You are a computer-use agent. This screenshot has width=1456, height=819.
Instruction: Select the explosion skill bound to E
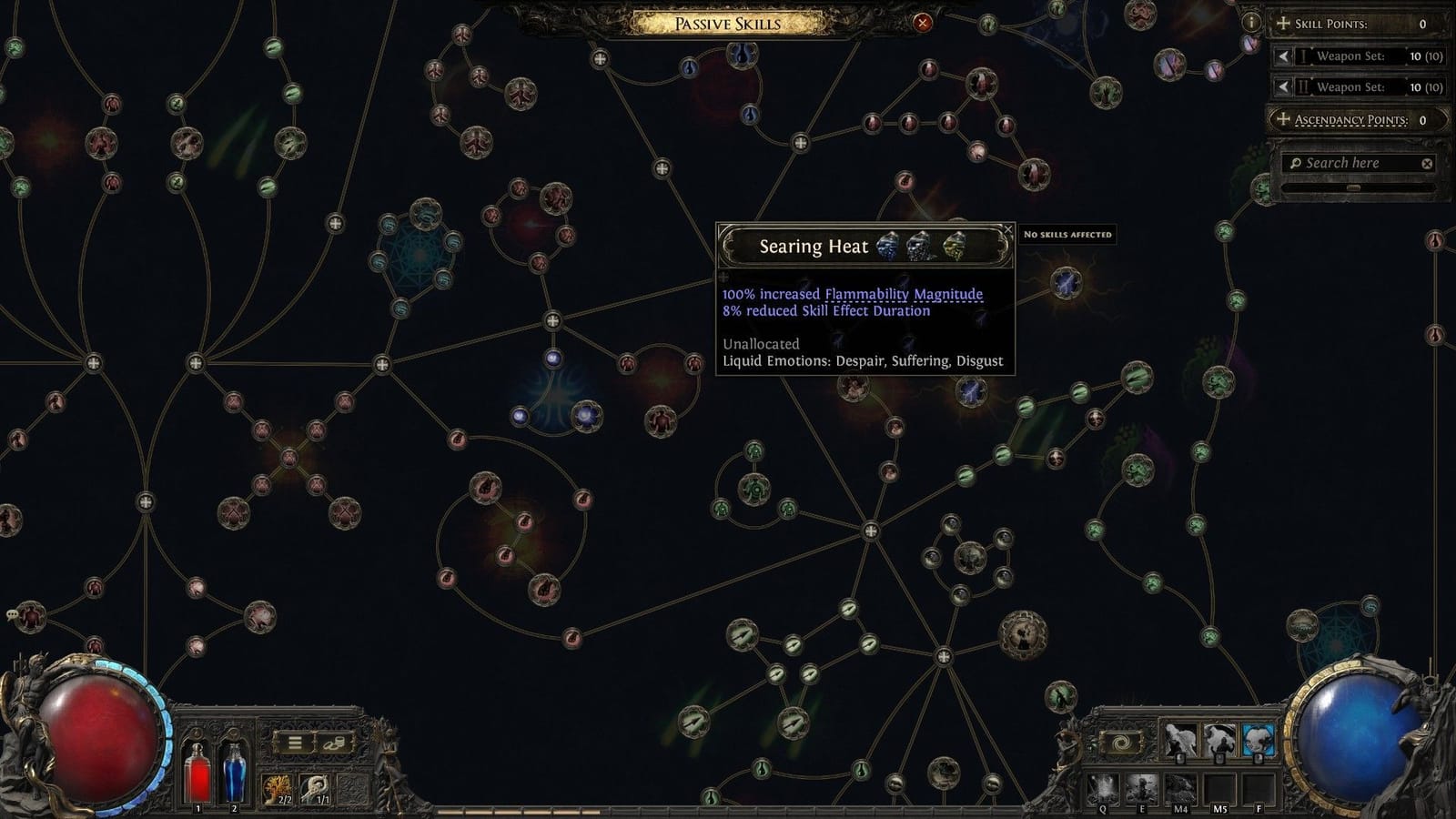coord(1140,787)
